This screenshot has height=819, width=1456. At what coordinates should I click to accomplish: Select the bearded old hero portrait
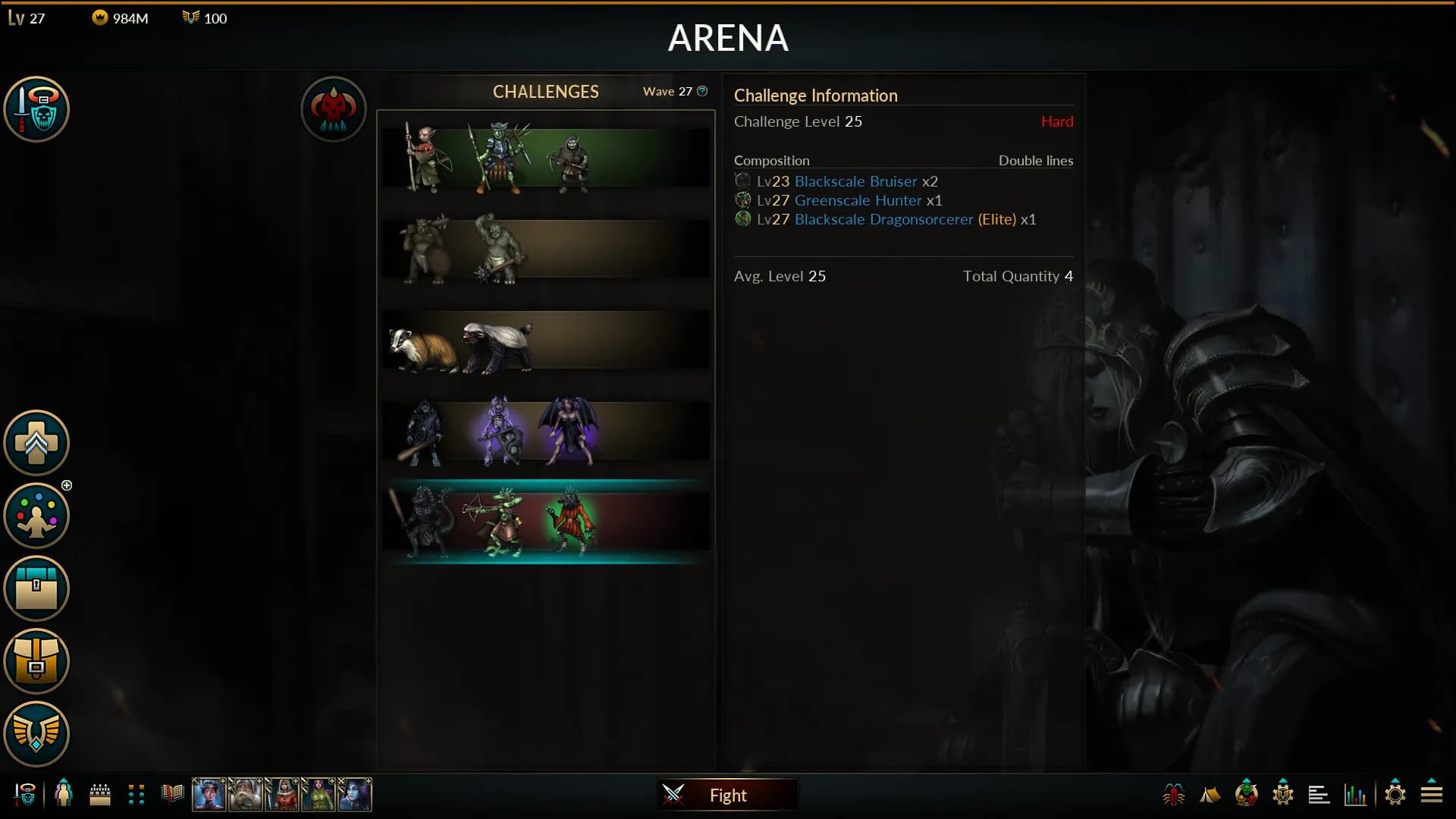tap(245, 795)
